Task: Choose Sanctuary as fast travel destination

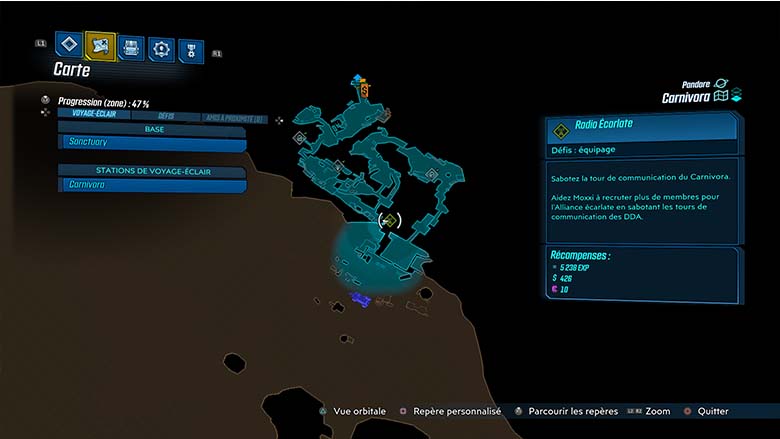Action: click(x=152, y=143)
